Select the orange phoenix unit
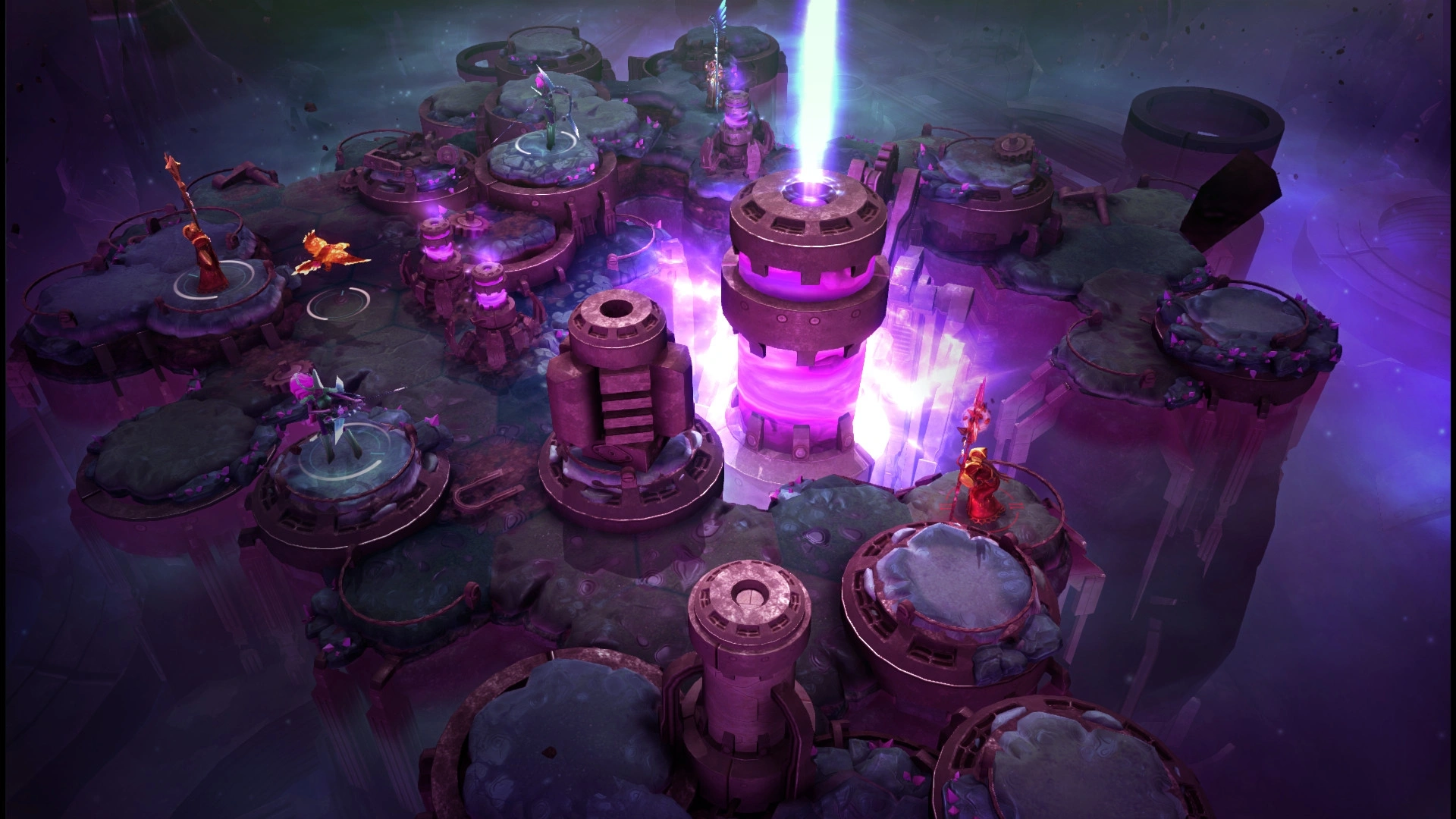 pos(328,253)
